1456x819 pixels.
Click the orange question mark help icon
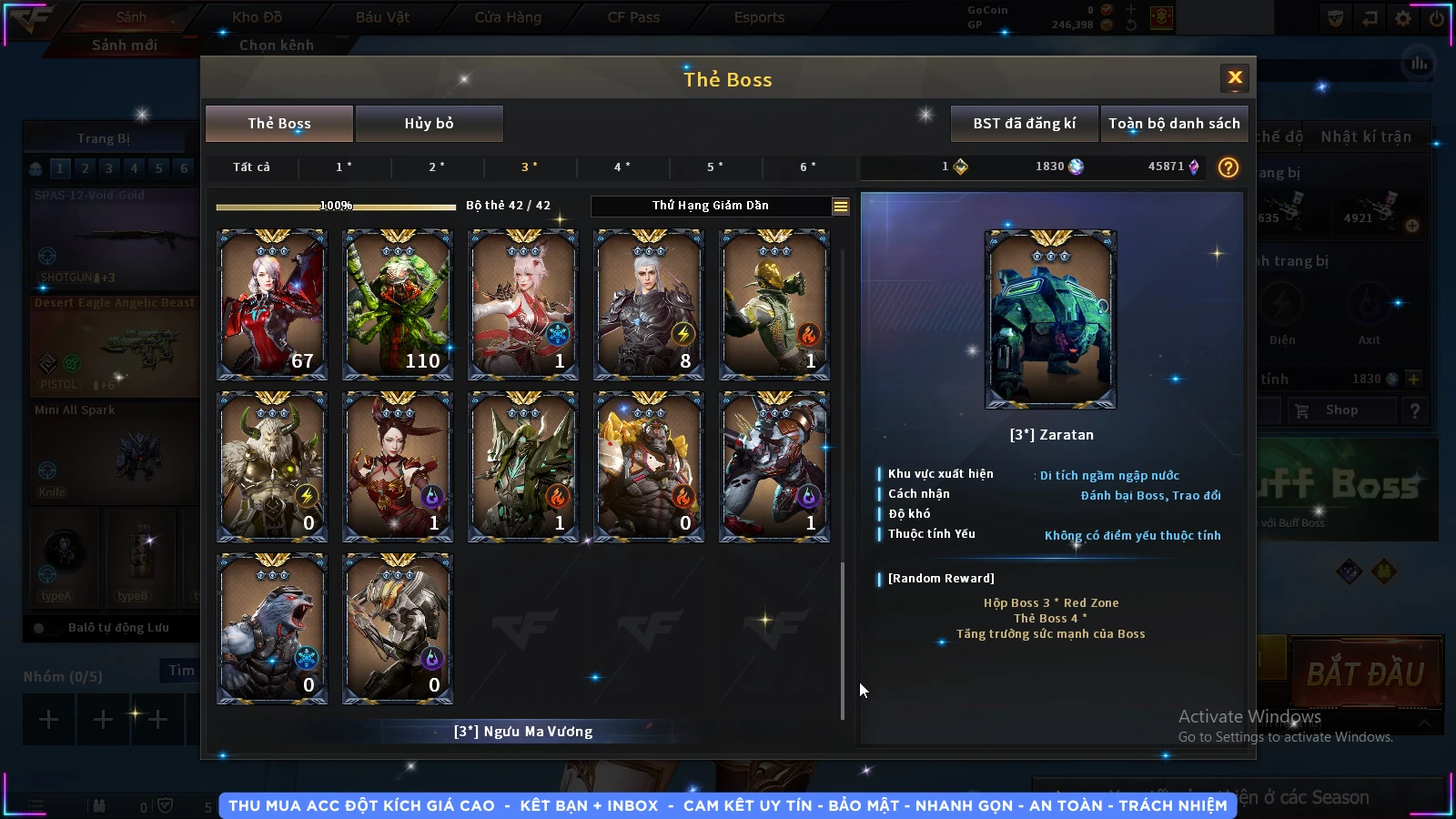[1228, 167]
